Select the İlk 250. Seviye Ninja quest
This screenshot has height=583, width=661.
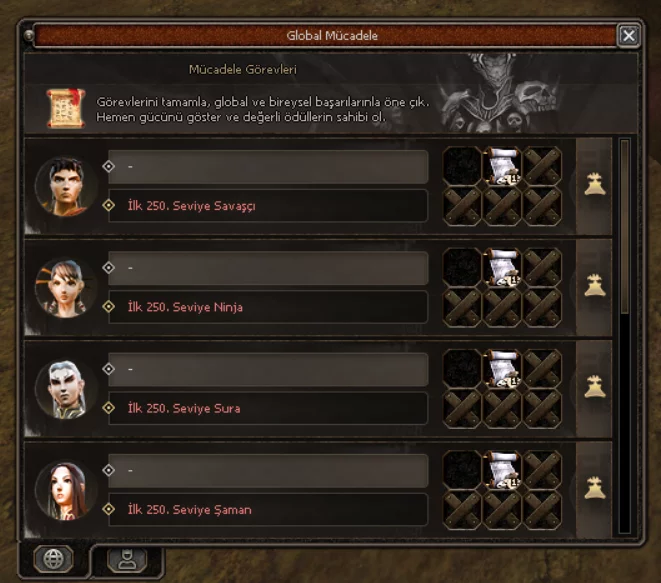[x=268, y=307]
